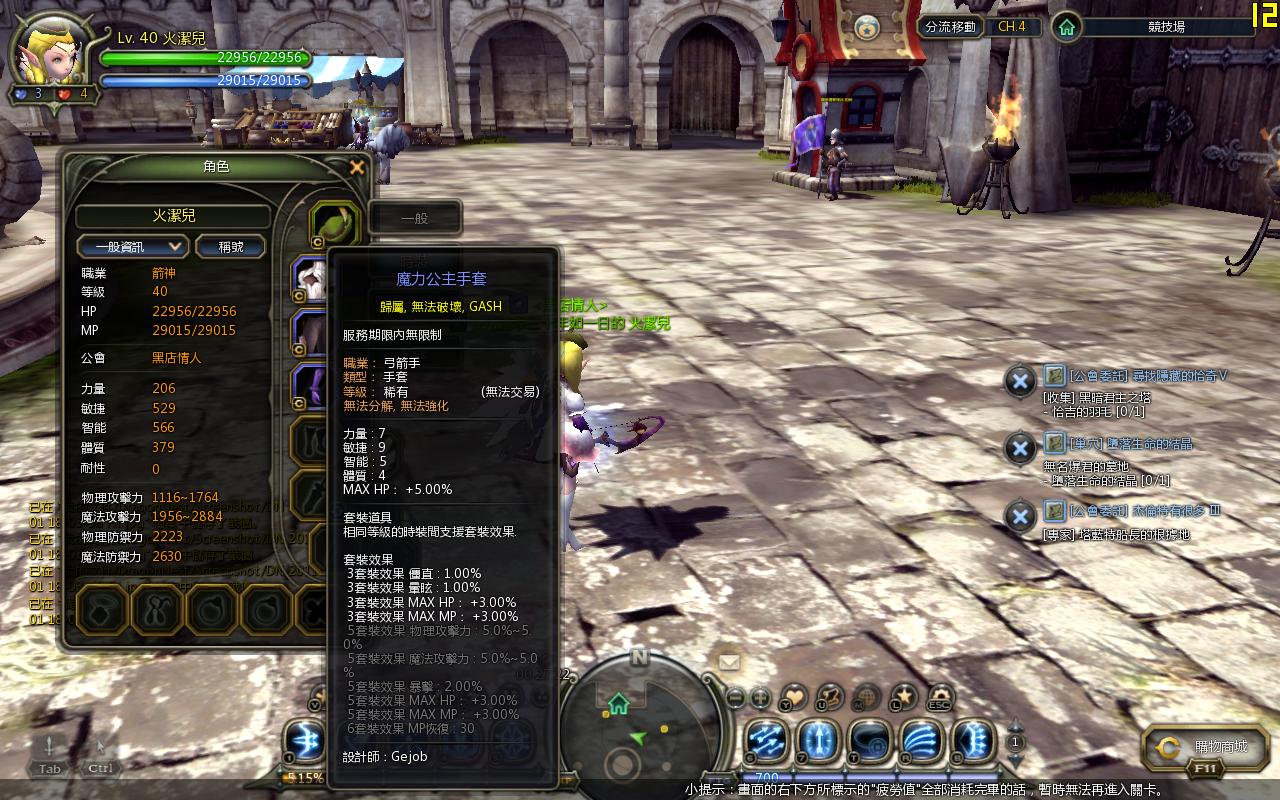Click the 稱號 title button
Screen dimensions: 1280x800
231,246
